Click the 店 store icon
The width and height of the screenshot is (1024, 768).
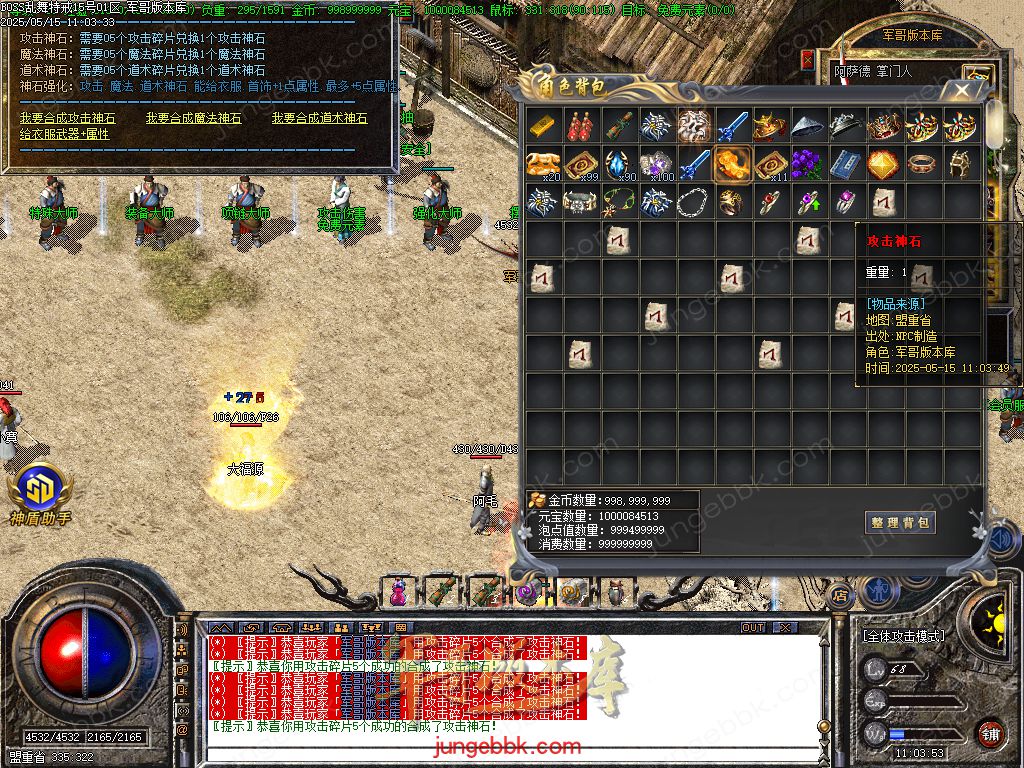839,593
